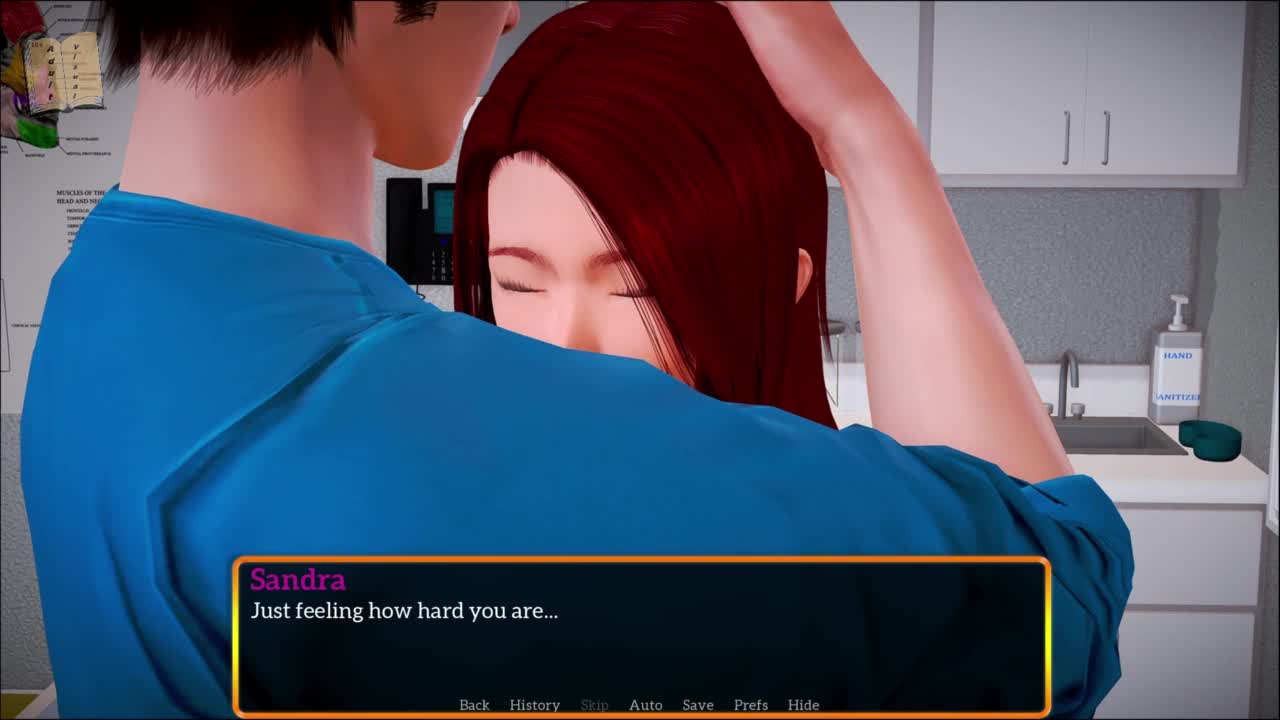The image size is (1280, 720).
Task: Hide the dialogue interface
Action: [803, 705]
